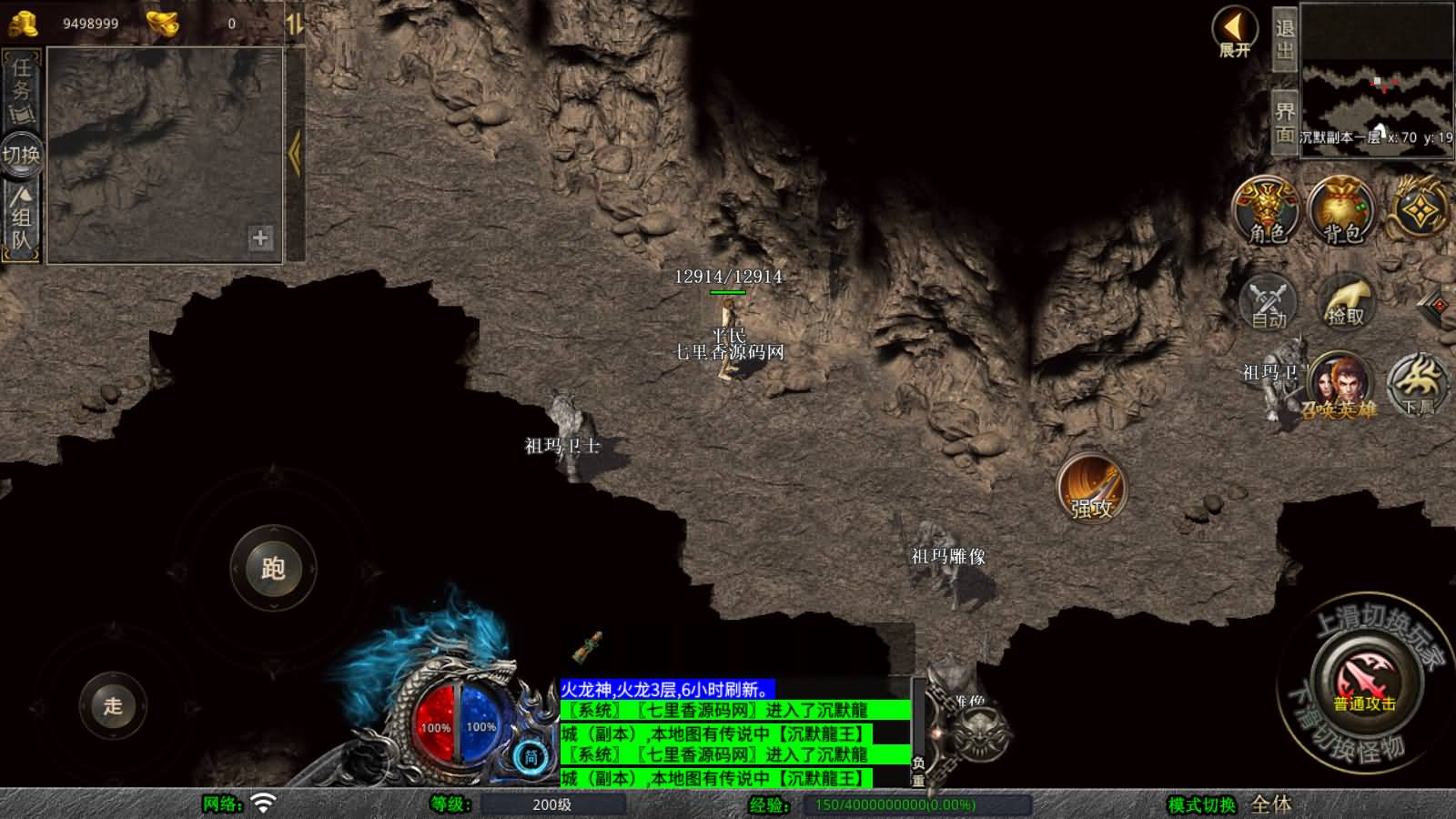Collapse the quest panel with the yellow arrow
Screen dimensions: 1456x819
[294, 153]
